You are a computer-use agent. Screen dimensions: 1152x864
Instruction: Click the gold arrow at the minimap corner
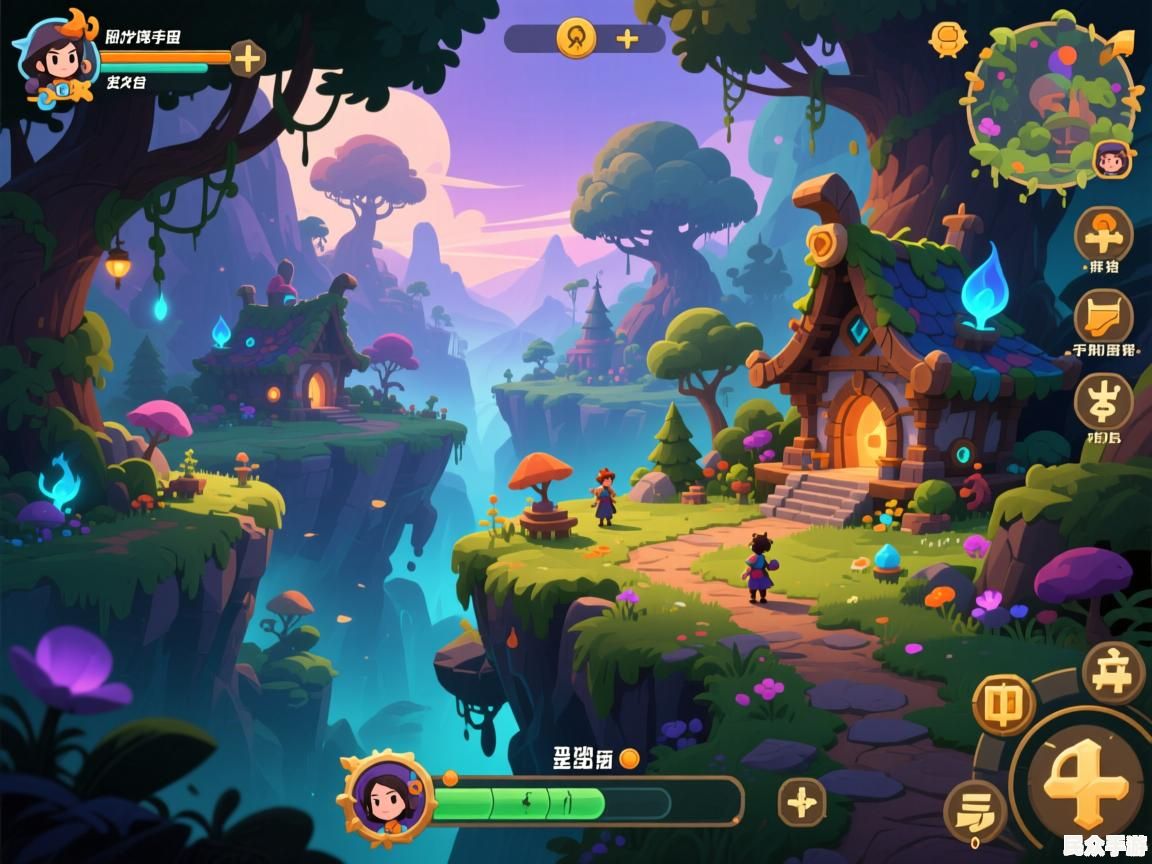(1121, 45)
